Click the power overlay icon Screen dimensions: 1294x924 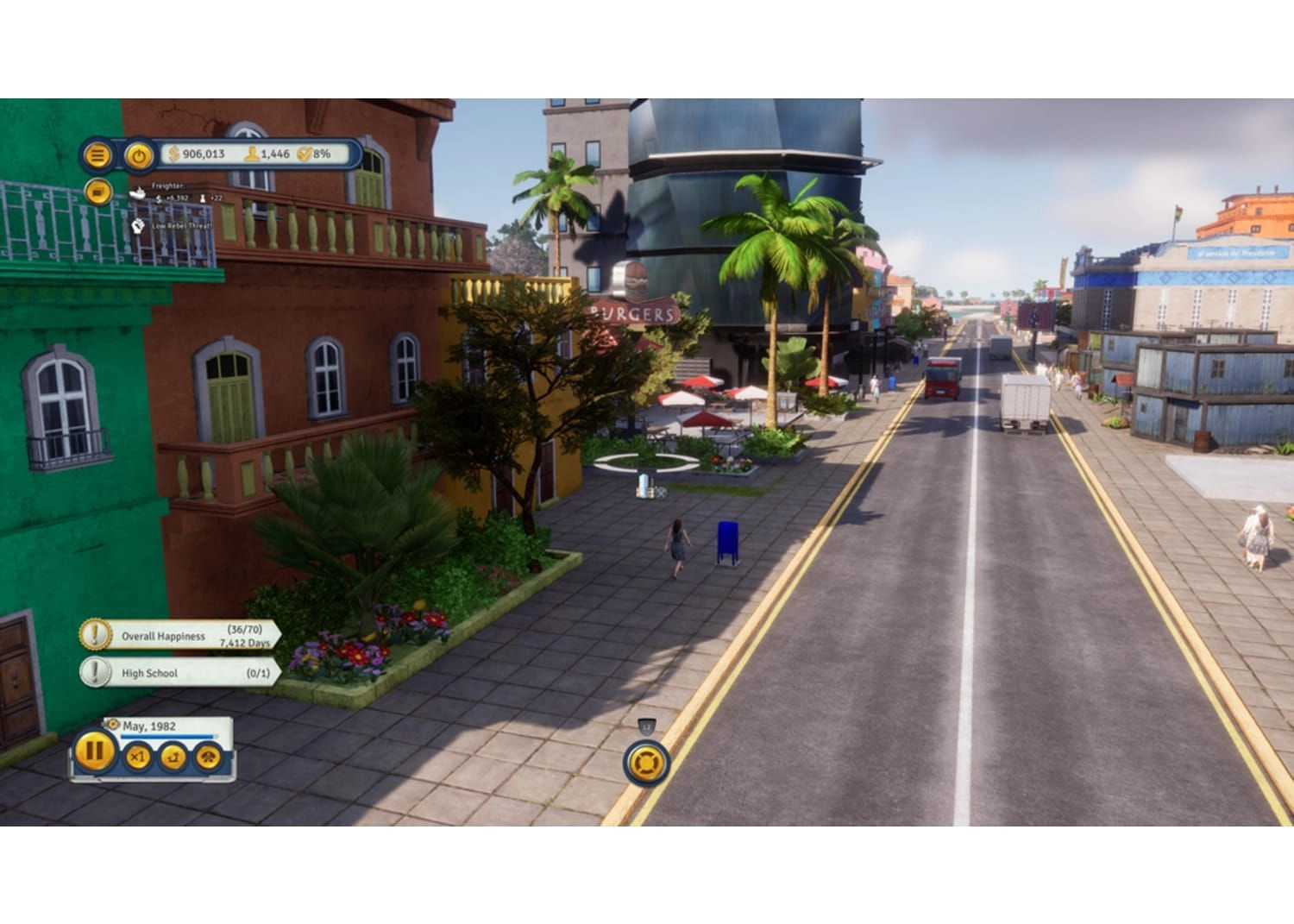139,154
